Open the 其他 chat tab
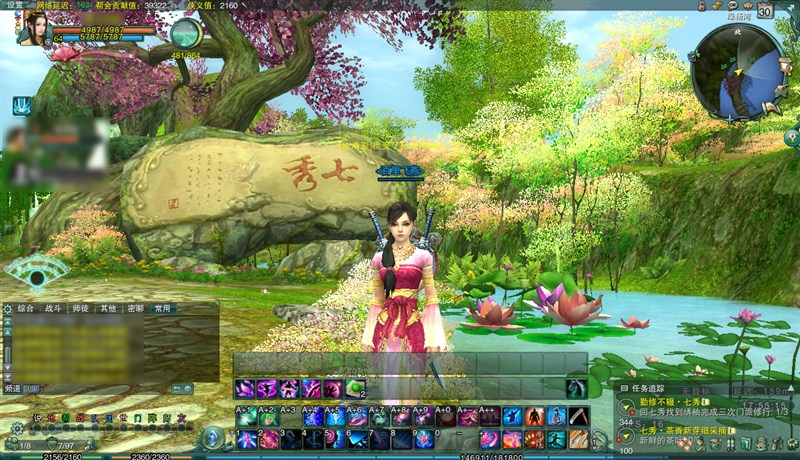This screenshot has height=460, width=800. (108, 309)
